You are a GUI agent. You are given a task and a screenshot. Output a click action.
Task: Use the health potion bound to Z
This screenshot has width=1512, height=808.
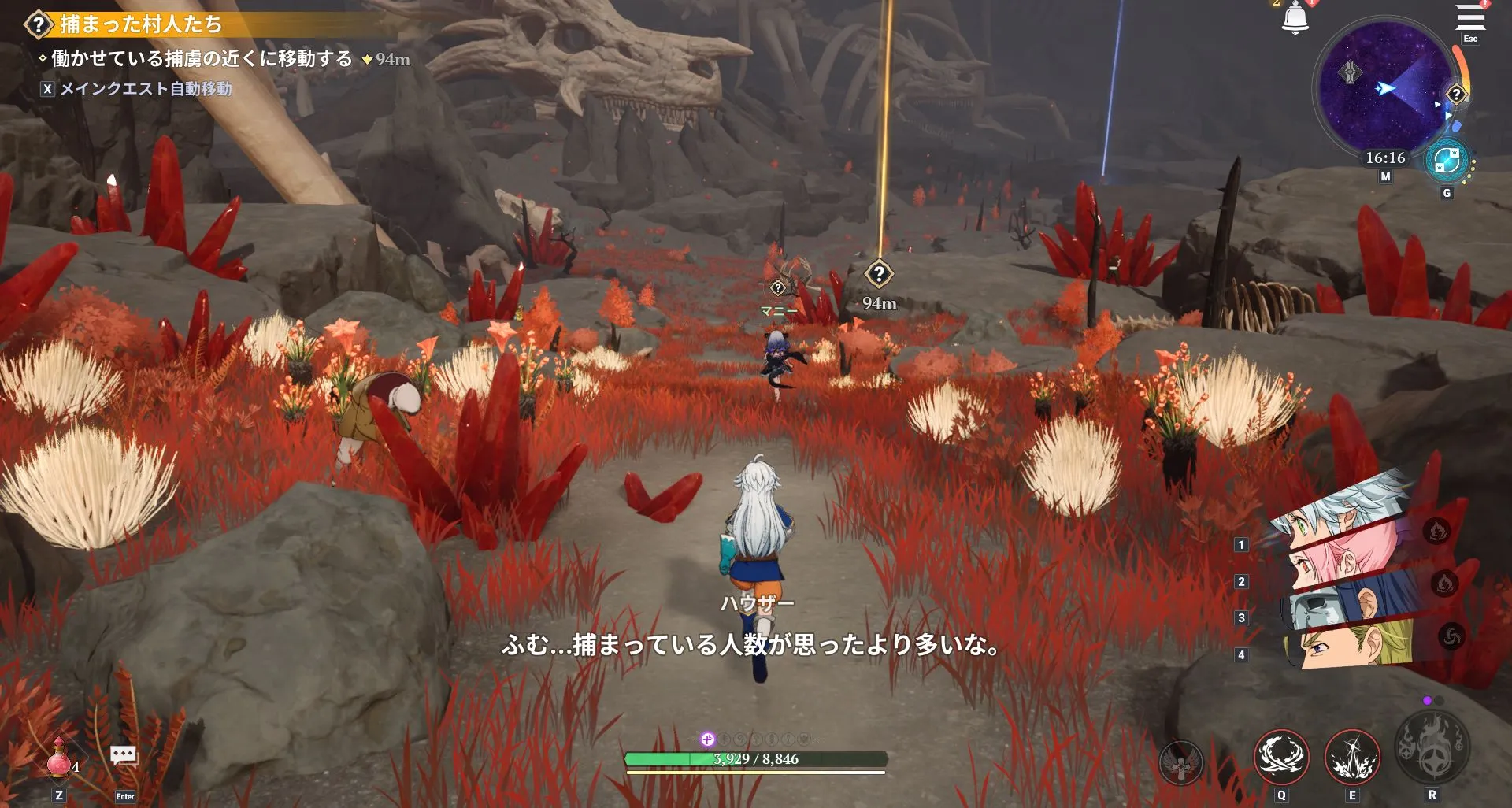(x=58, y=761)
